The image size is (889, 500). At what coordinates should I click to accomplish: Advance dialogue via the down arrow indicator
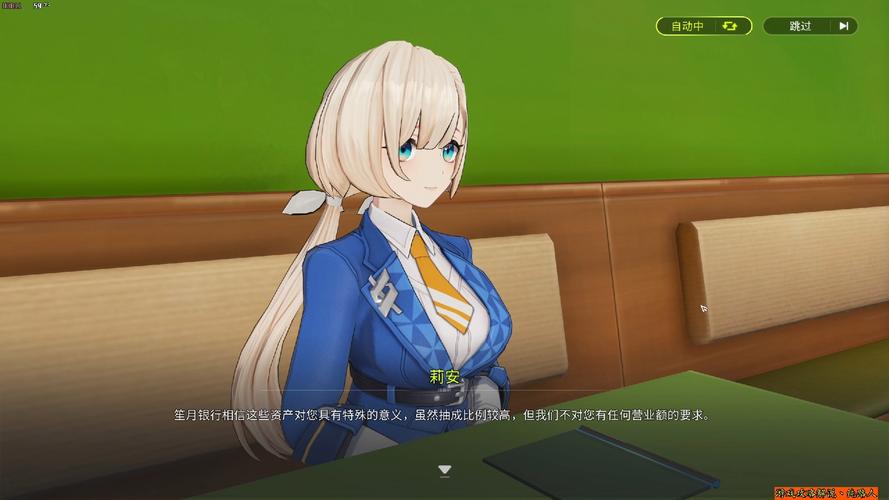pos(445,469)
